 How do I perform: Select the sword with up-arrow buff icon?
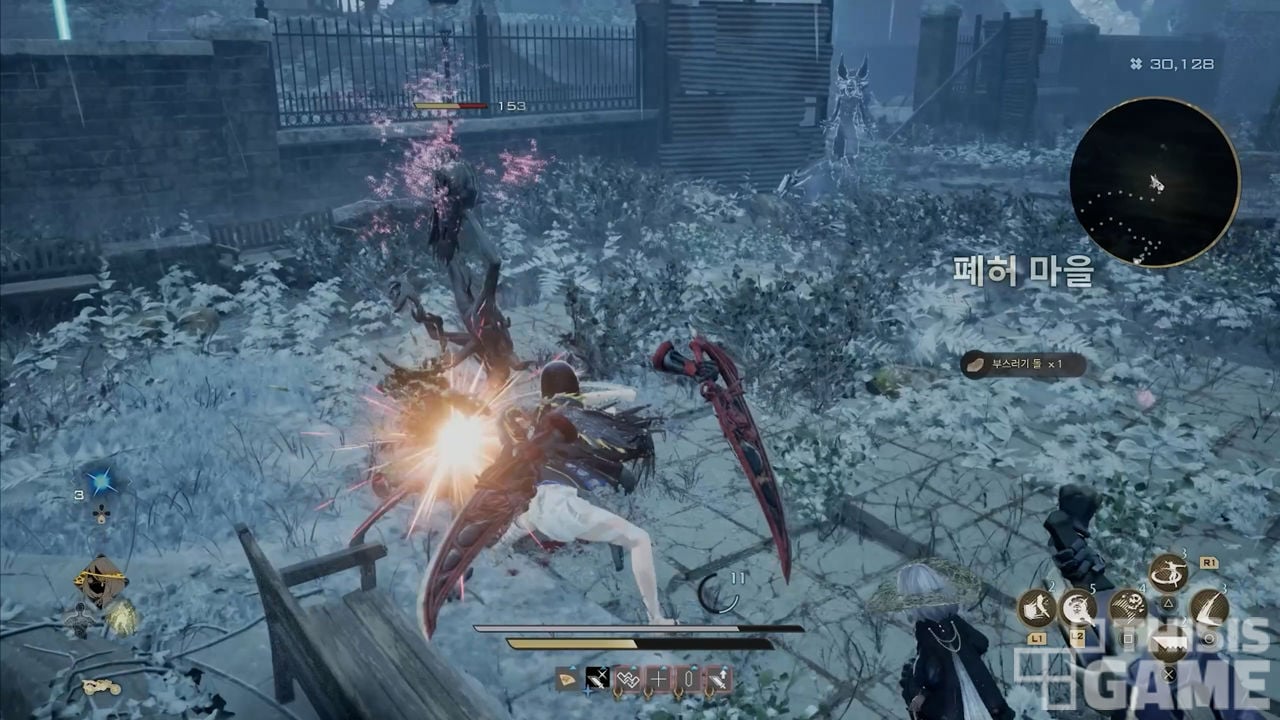(x=718, y=679)
